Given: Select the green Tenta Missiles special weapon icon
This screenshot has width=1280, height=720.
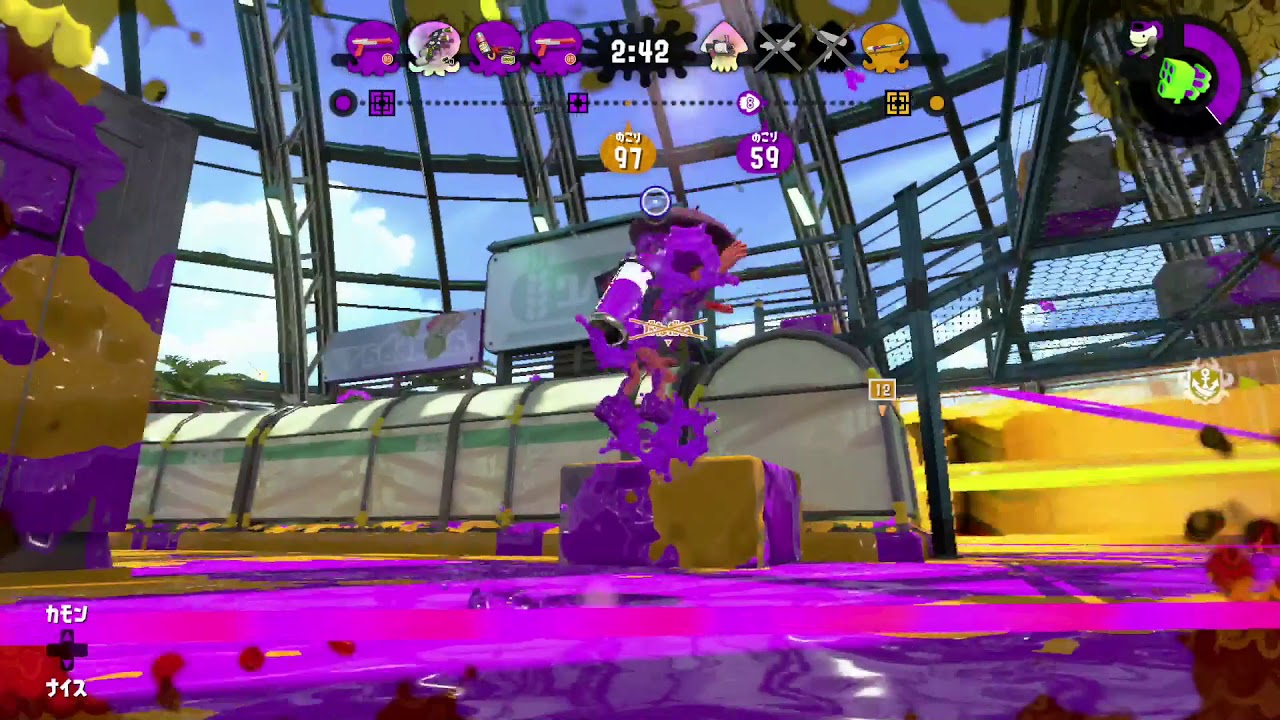Looking at the screenshot, I should click(1182, 80).
